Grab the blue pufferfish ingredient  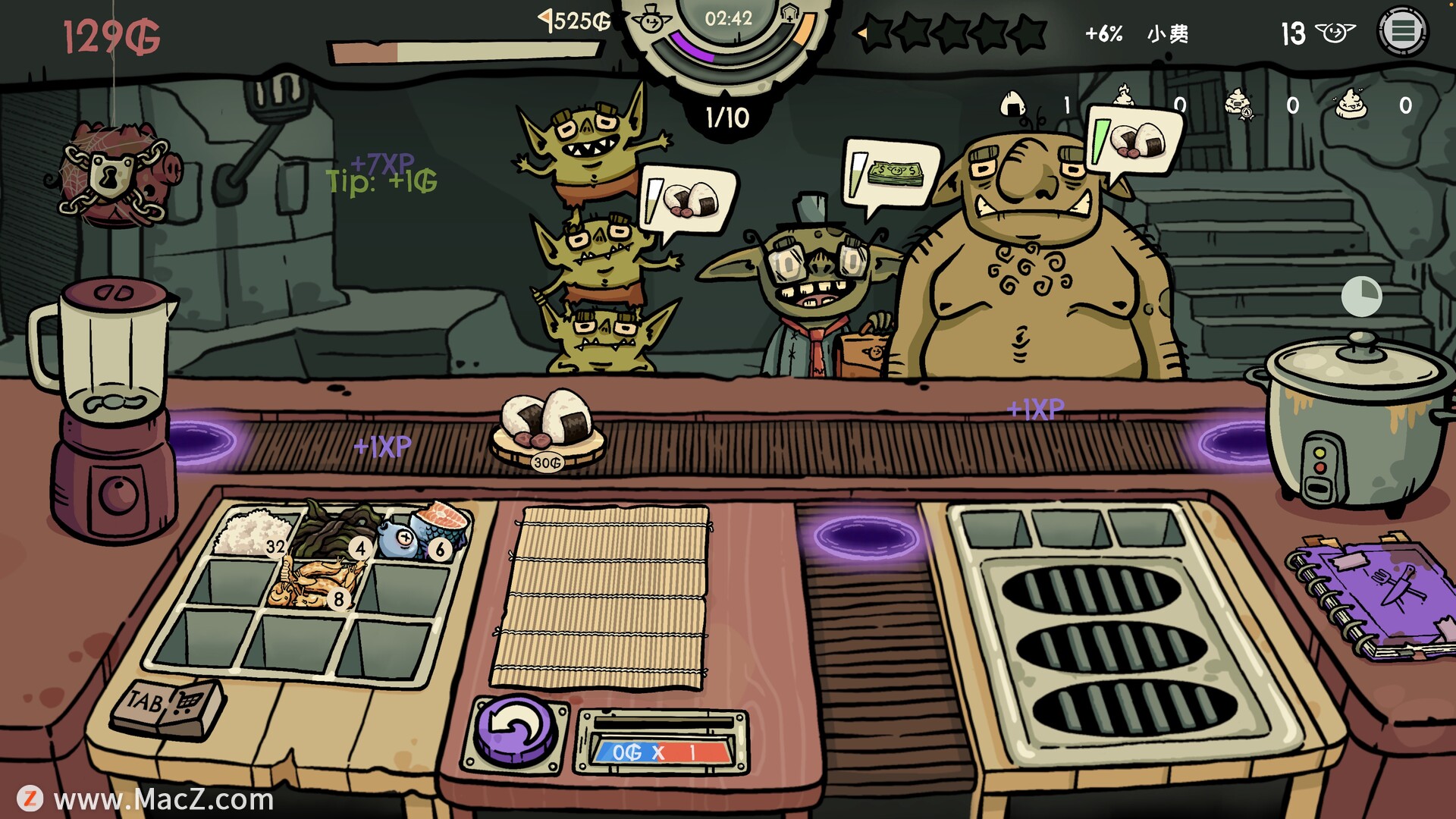point(400,538)
